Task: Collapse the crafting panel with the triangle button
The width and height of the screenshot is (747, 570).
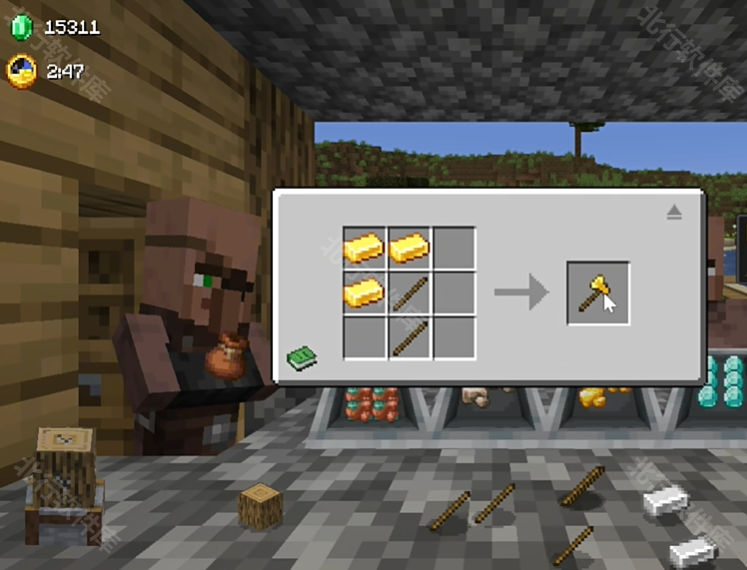Action: [674, 212]
